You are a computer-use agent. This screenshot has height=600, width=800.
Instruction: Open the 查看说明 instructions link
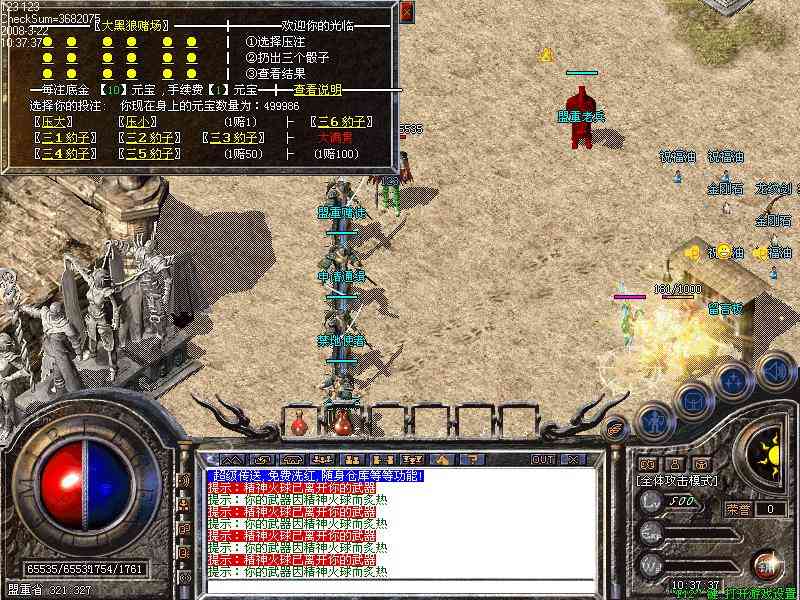(317, 90)
